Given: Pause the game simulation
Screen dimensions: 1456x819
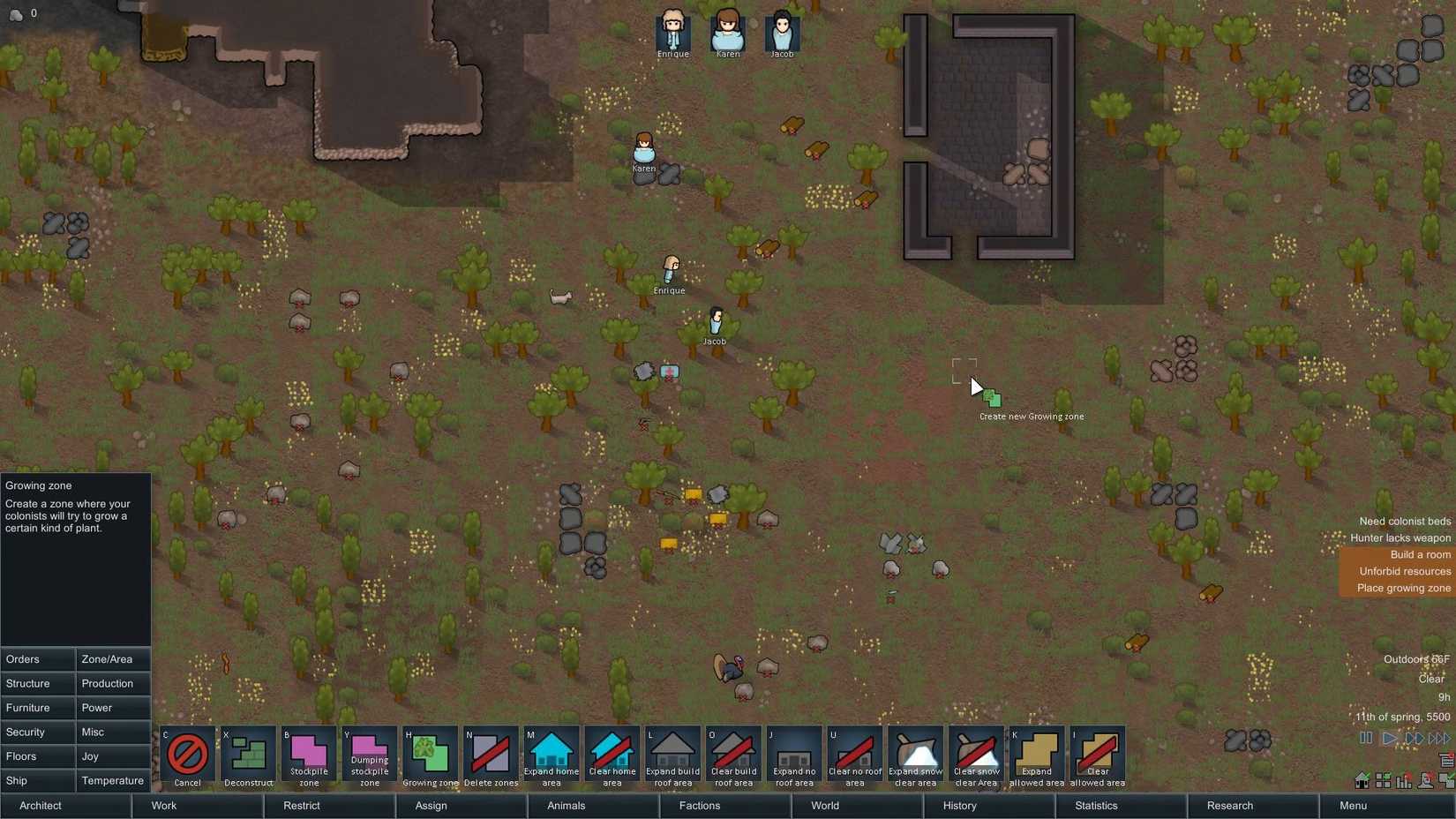Looking at the screenshot, I should pos(1365,739).
